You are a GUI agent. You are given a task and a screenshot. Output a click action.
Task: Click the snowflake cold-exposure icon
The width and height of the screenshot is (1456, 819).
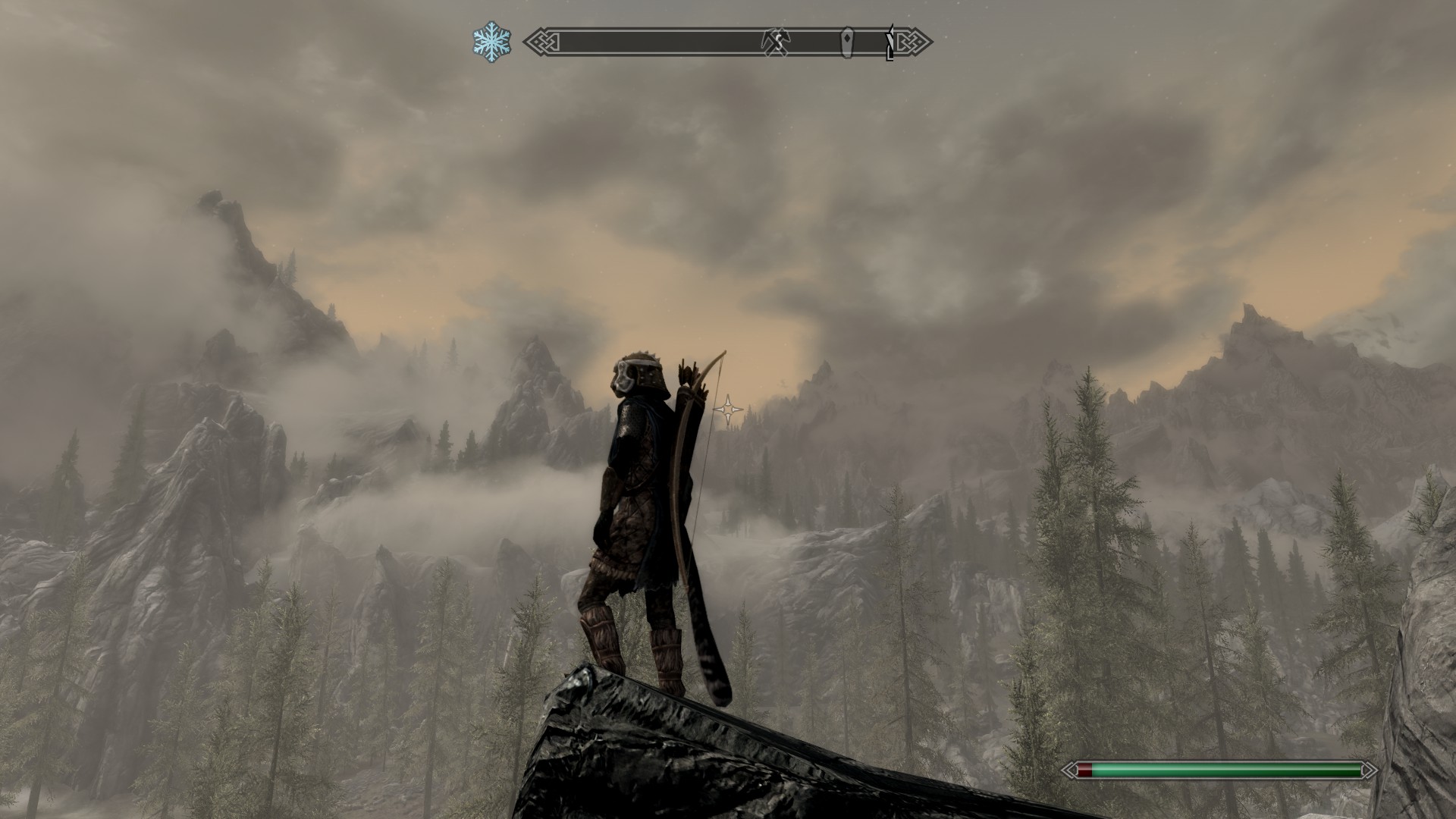491,42
